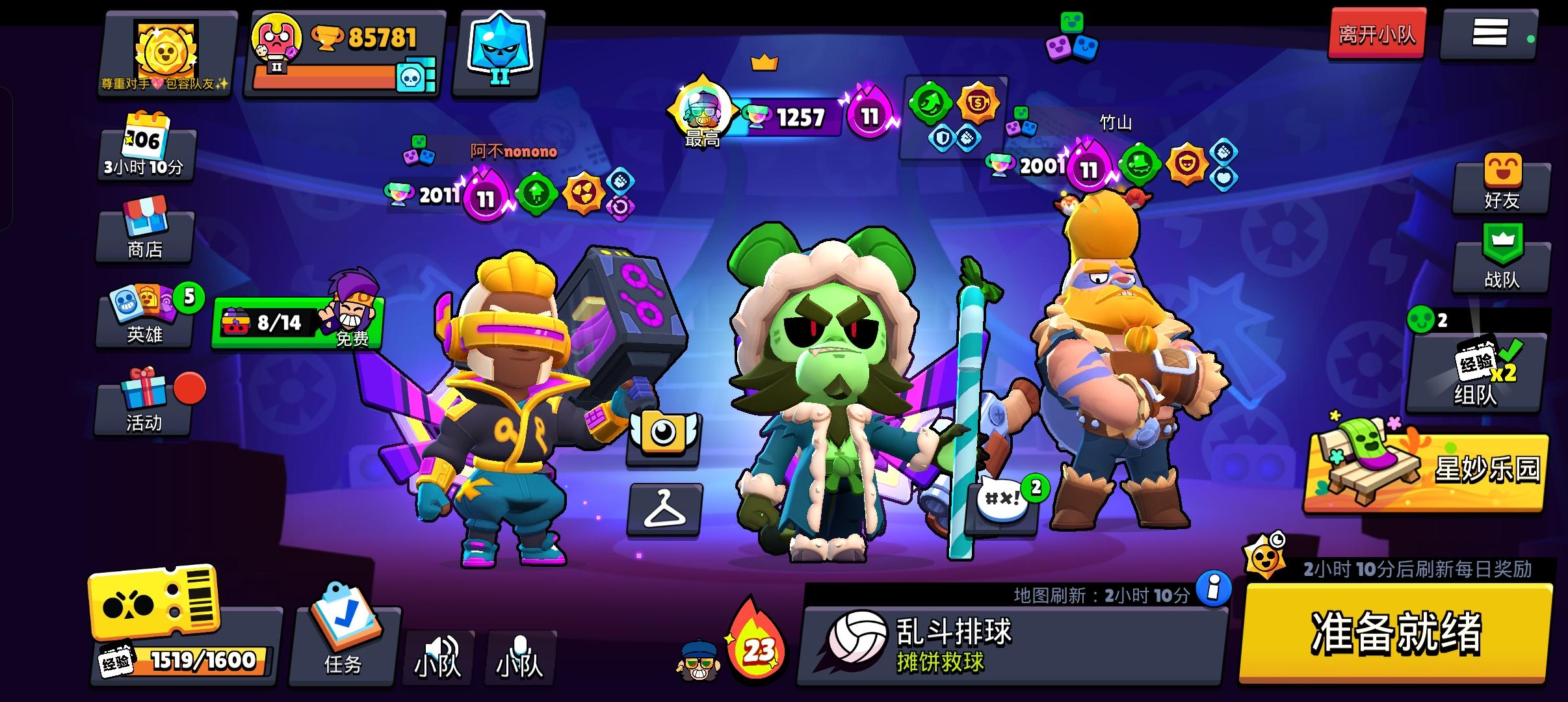Open the 战队 club panel
The width and height of the screenshot is (1568, 702).
tap(1502, 266)
